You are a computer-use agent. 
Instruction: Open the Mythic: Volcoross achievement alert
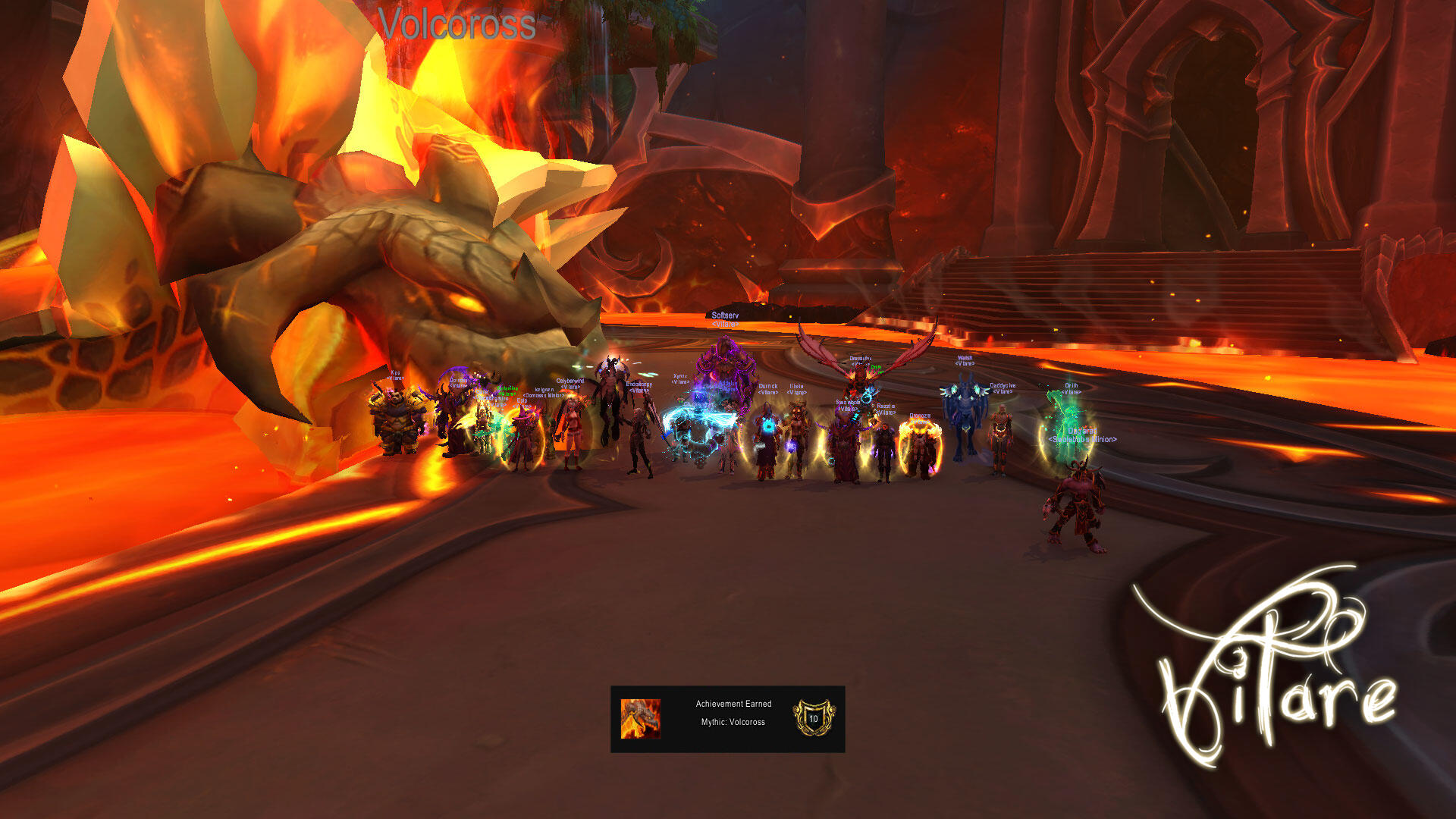click(727, 719)
